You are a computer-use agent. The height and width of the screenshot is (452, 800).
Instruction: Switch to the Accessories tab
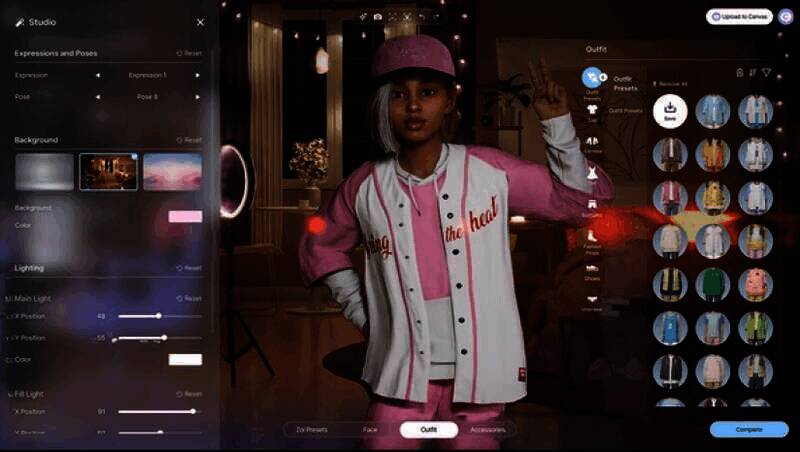point(488,430)
